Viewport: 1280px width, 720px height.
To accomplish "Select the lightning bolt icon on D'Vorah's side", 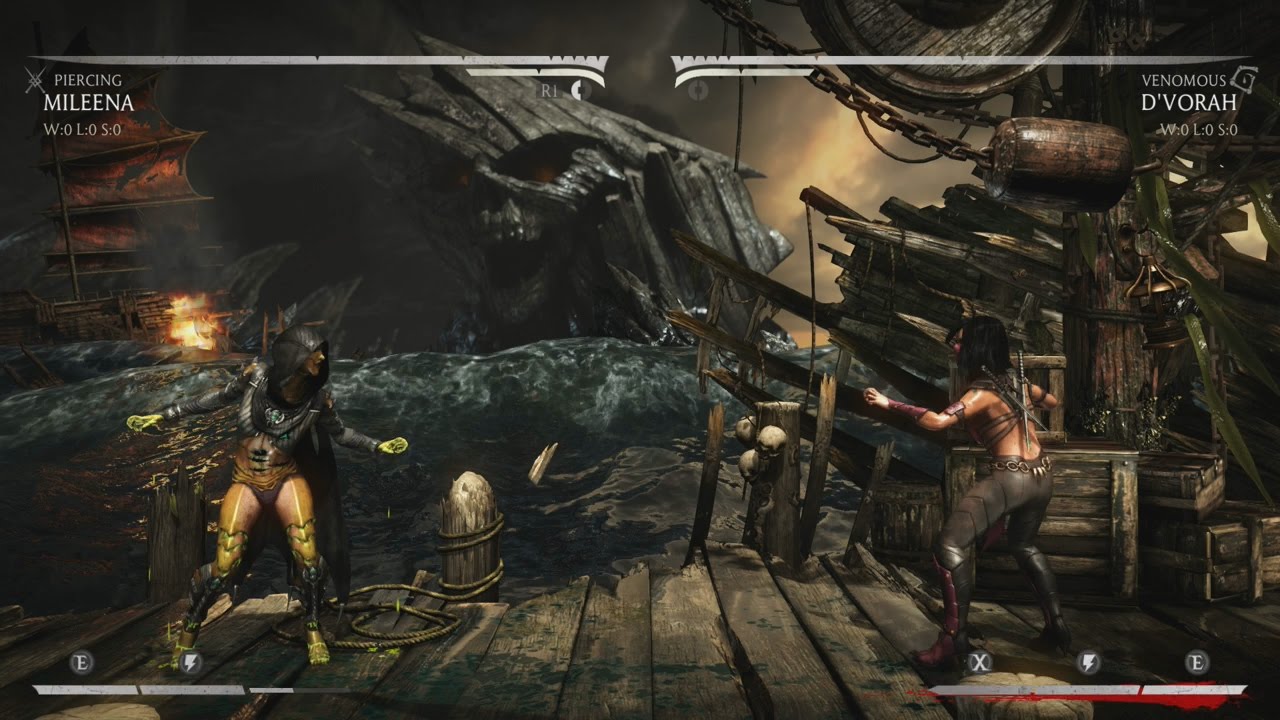I will pos(1090,661).
